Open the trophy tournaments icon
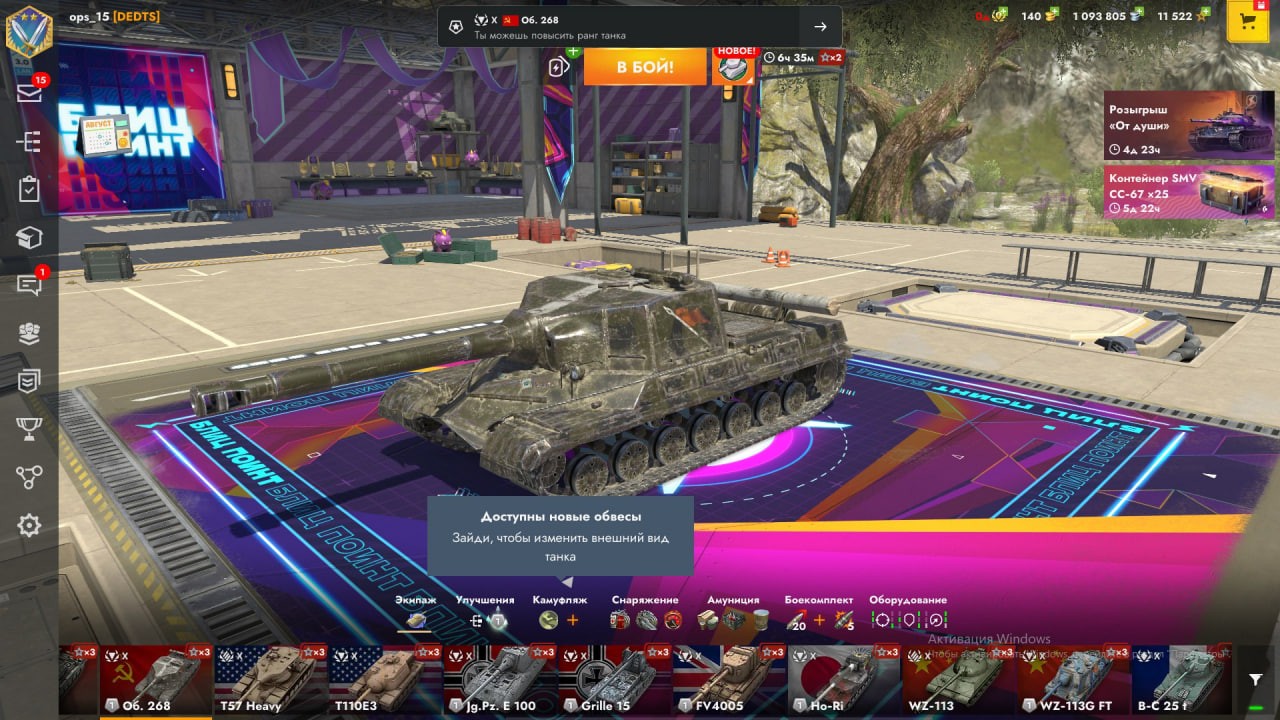Viewport: 1280px width, 720px height. pyautogui.click(x=29, y=429)
